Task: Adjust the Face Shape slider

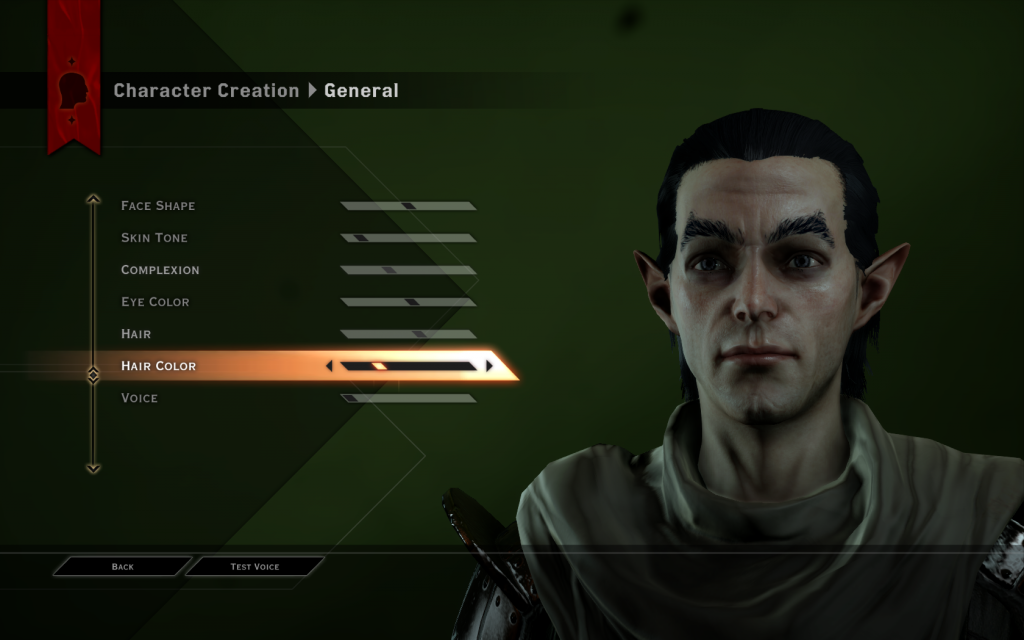Action: click(x=408, y=206)
